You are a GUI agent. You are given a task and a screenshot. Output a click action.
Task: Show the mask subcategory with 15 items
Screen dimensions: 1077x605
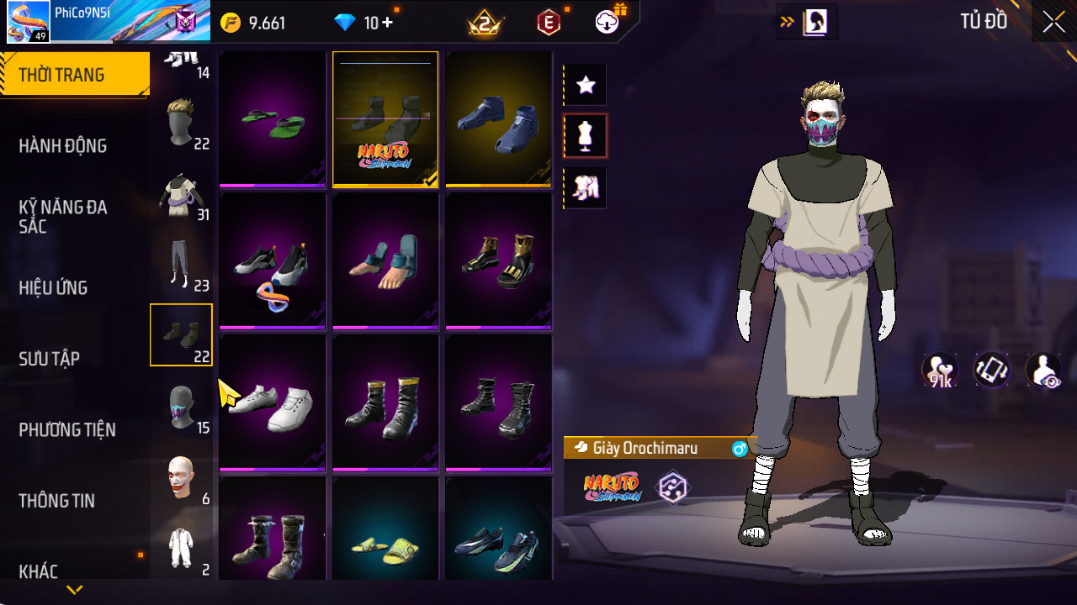pyautogui.click(x=182, y=408)
